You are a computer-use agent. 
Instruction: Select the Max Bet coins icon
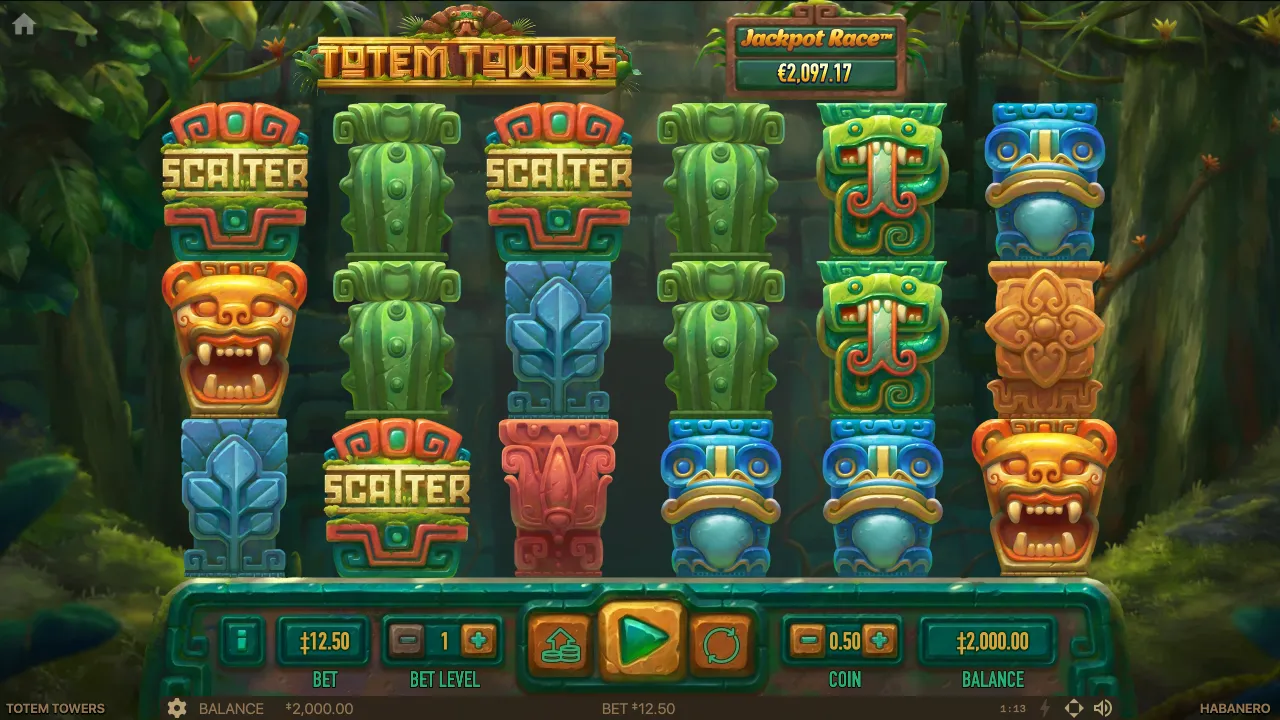pyautogui.click(x=560, y=645)
